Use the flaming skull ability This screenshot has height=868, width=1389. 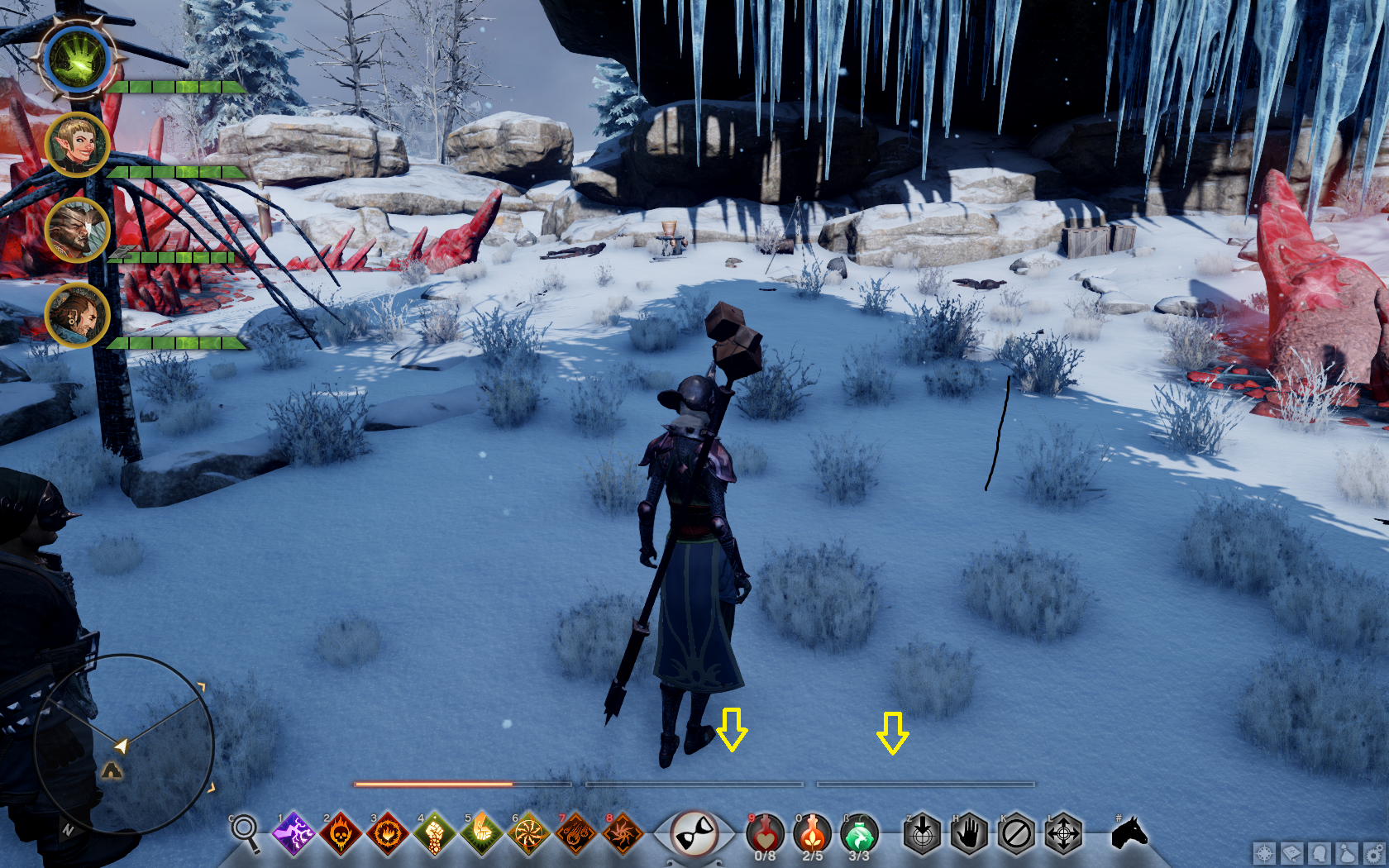click(340, 834)
